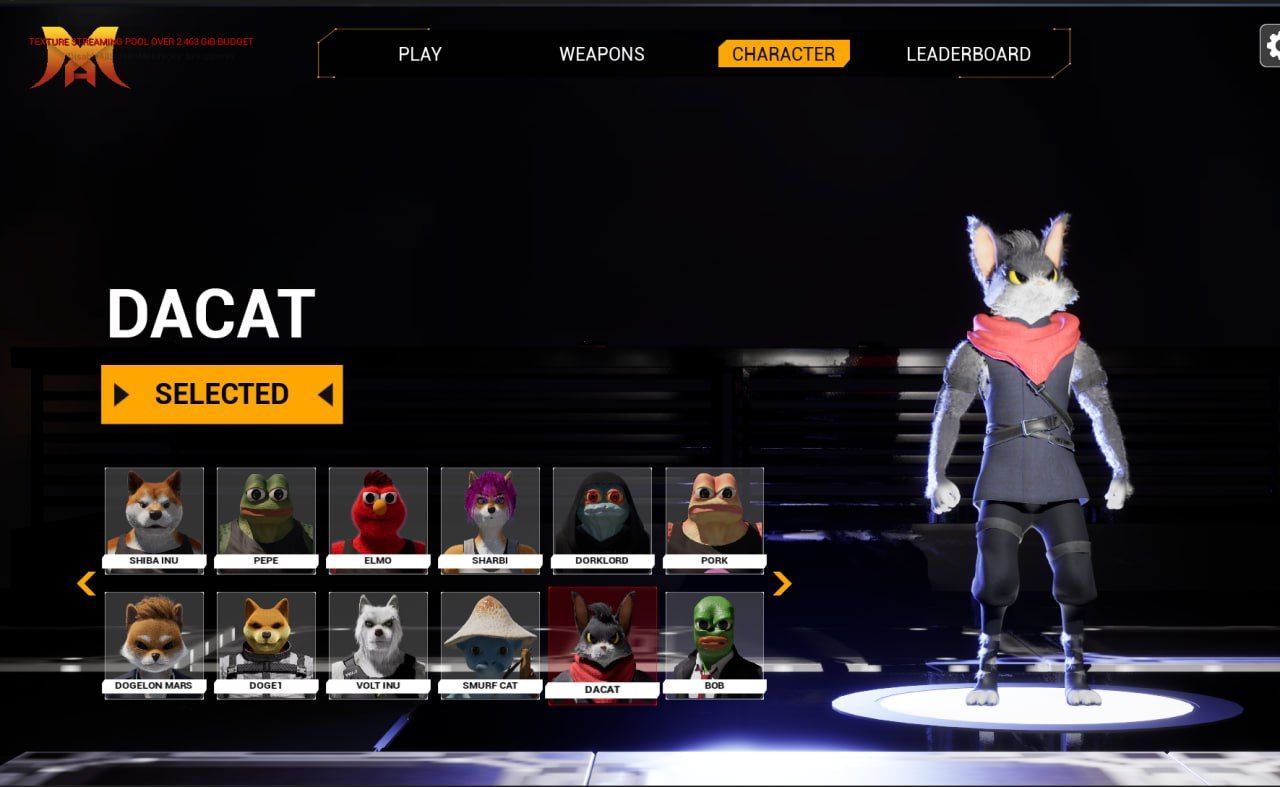Image resolution: width=1280 pixels, height=787 pixels.
Task: Select the Pepe character tile
Action: (266, 518)
